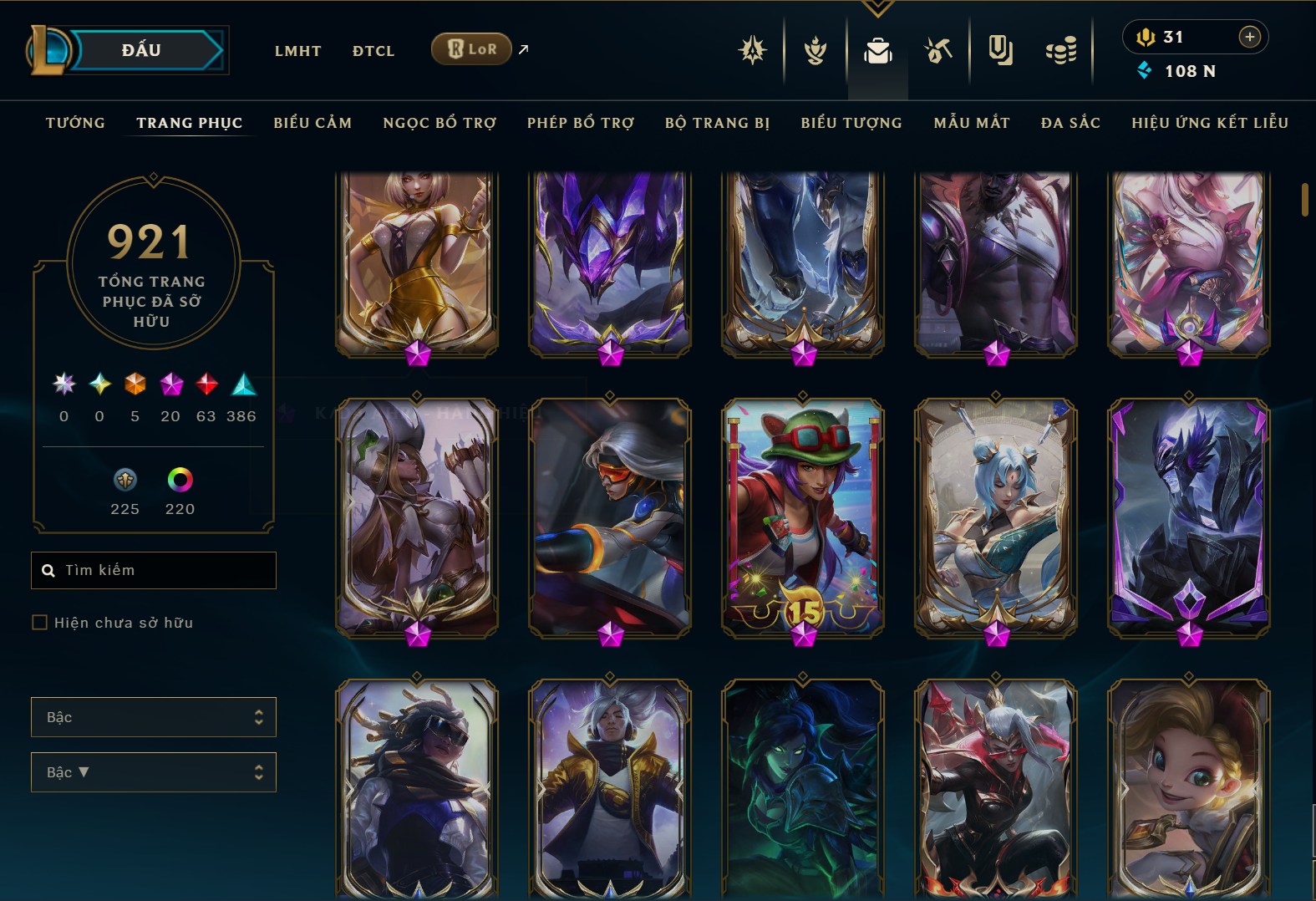Go to the PHÉP BỔ TRỢ tab
Viewport: 1316px width, 901px height.
pos(581,123)
